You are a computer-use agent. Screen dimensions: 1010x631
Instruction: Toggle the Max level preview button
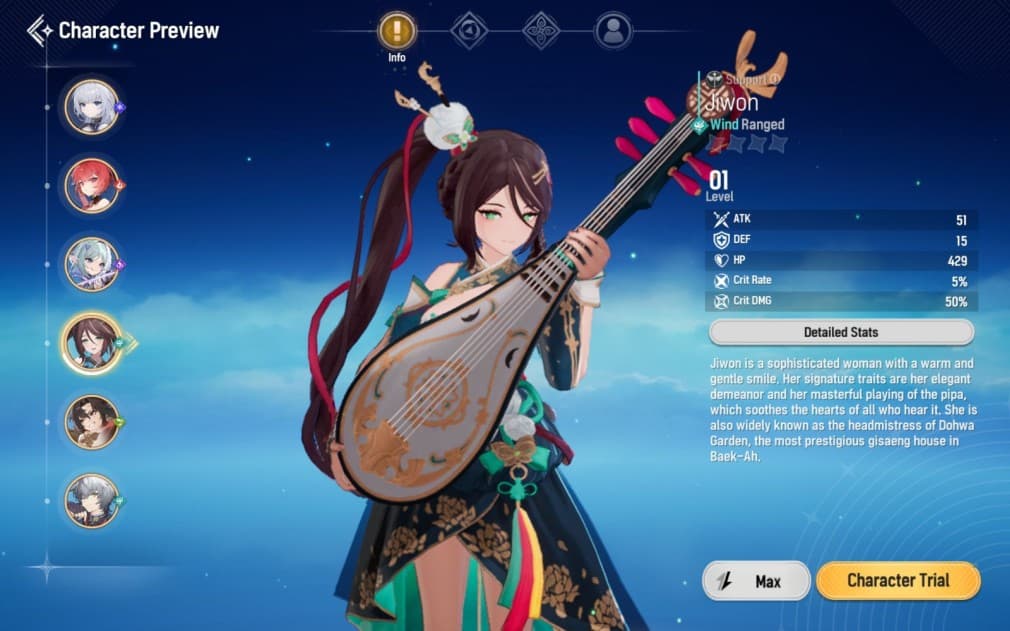pos(756,580)
